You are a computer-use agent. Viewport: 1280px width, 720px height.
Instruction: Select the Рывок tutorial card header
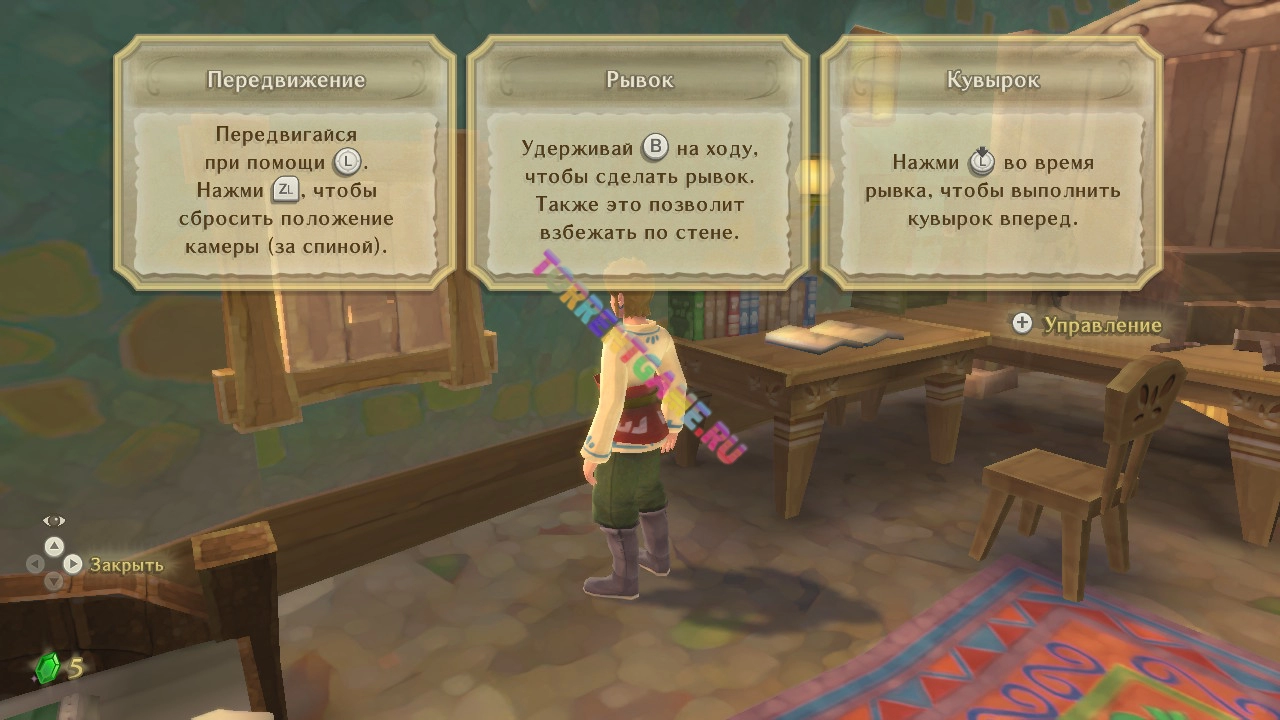[638, 78]
